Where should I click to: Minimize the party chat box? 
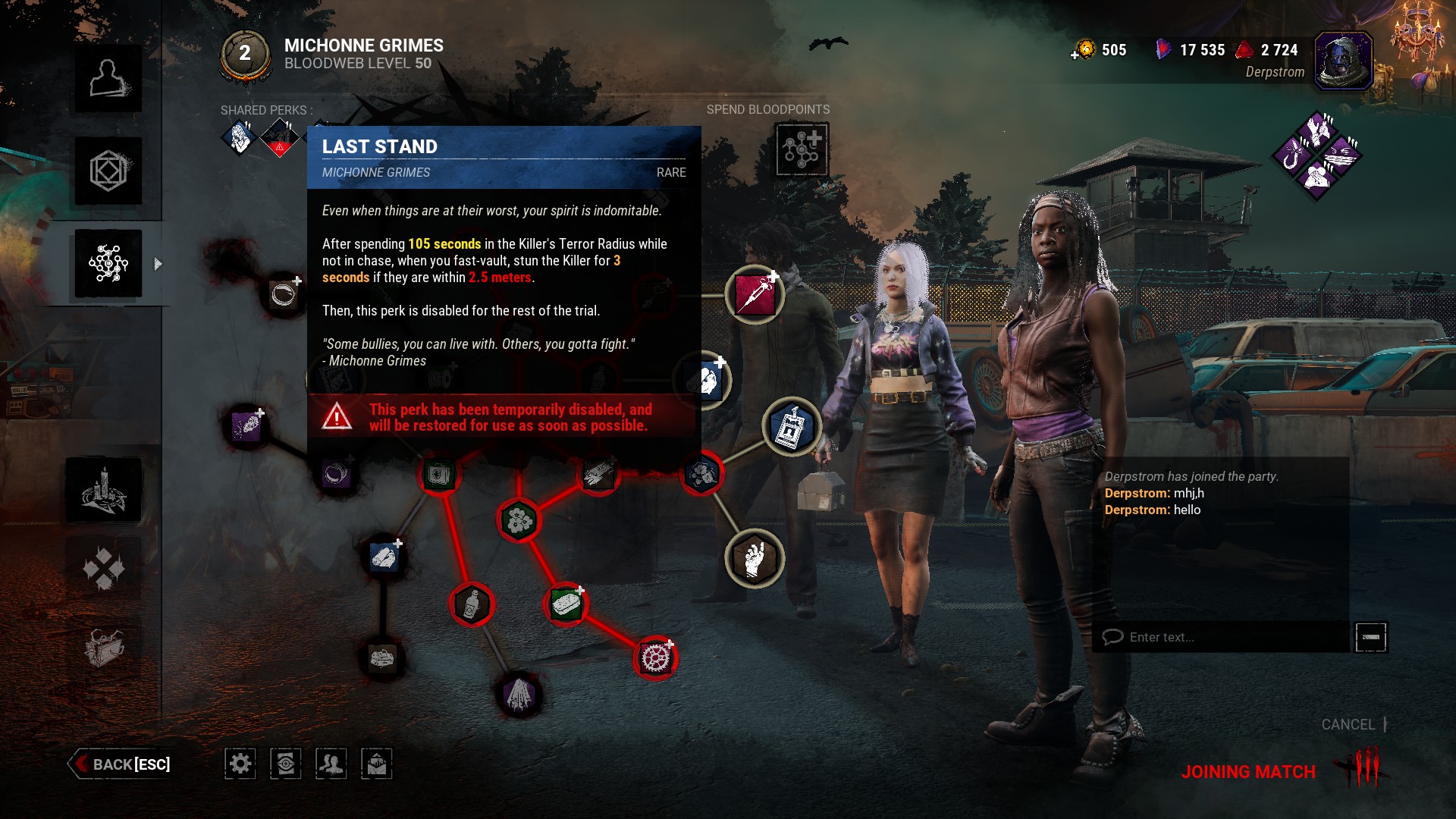(1370, 637)
